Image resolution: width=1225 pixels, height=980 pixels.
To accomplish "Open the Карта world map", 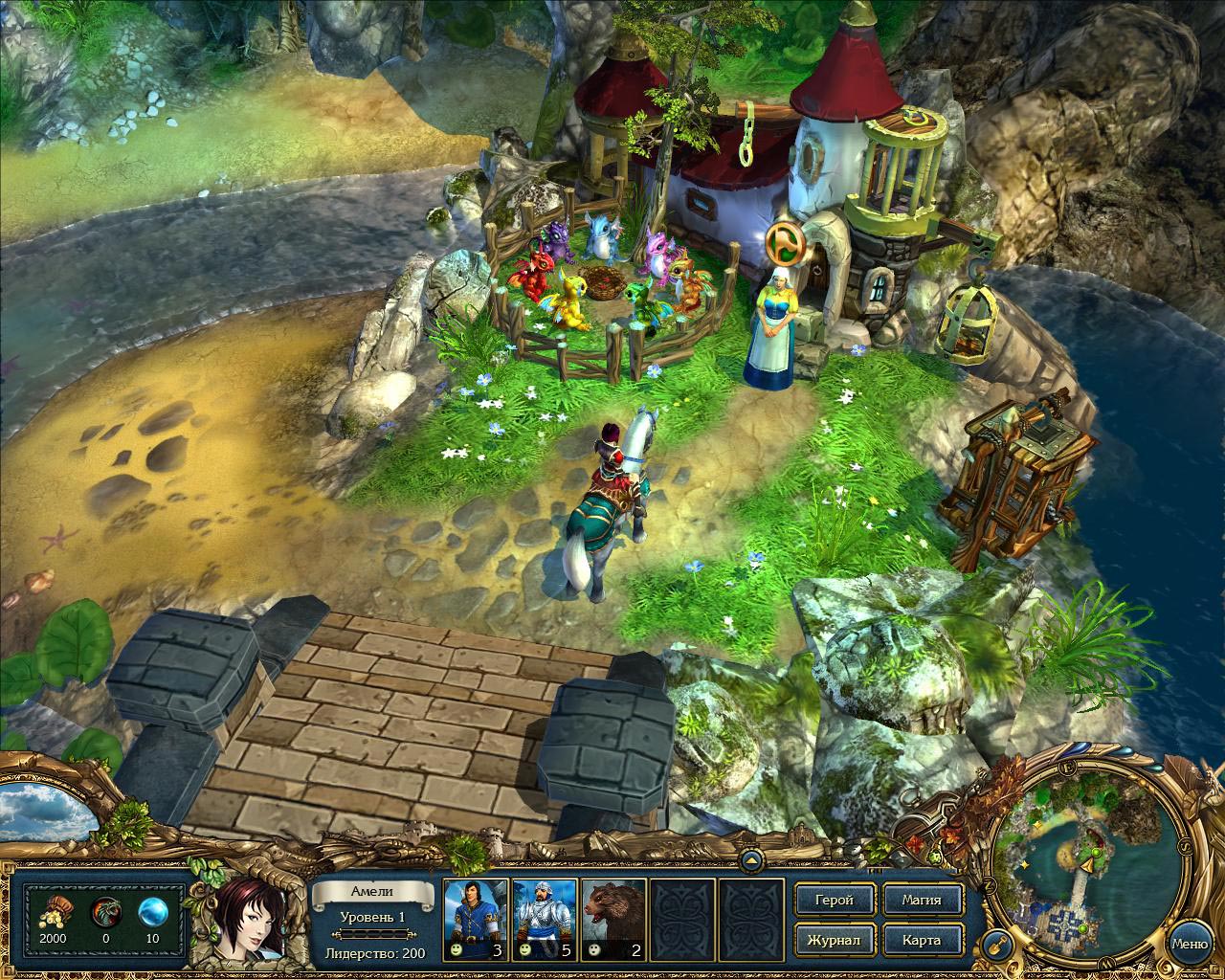I will [x=921, y=940].
